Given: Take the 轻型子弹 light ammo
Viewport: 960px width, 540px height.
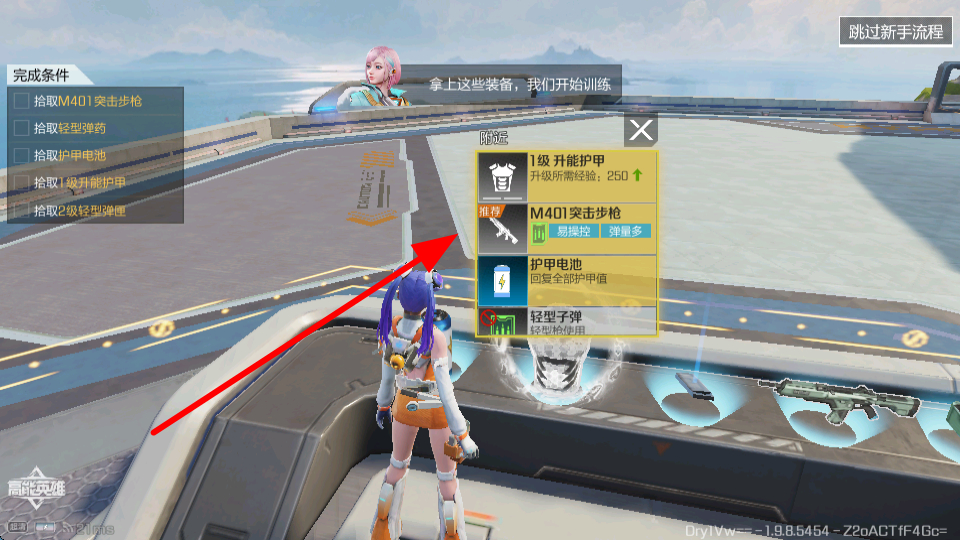Looking at the screenshot, I should click(567, 322).
